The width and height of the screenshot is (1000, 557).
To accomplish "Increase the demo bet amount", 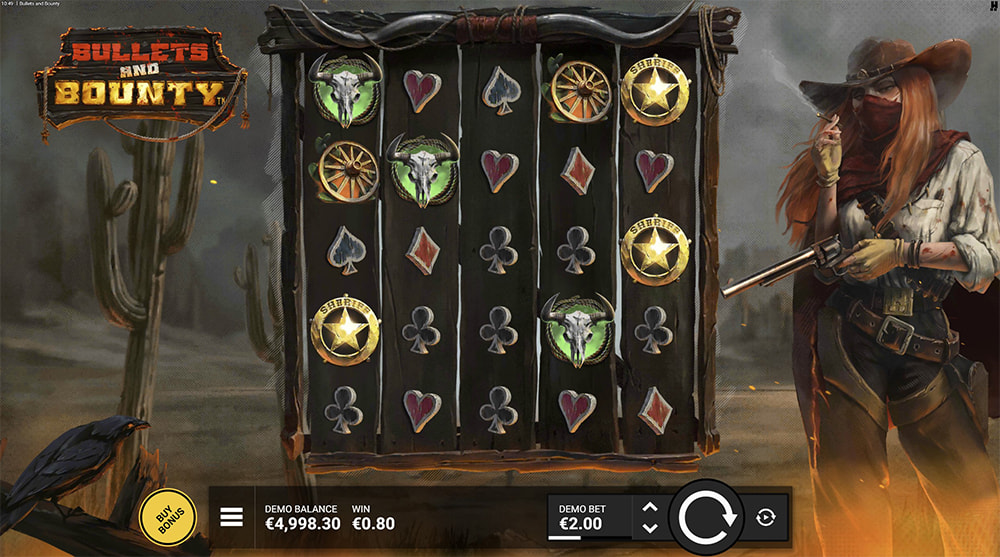I will 649,507.
